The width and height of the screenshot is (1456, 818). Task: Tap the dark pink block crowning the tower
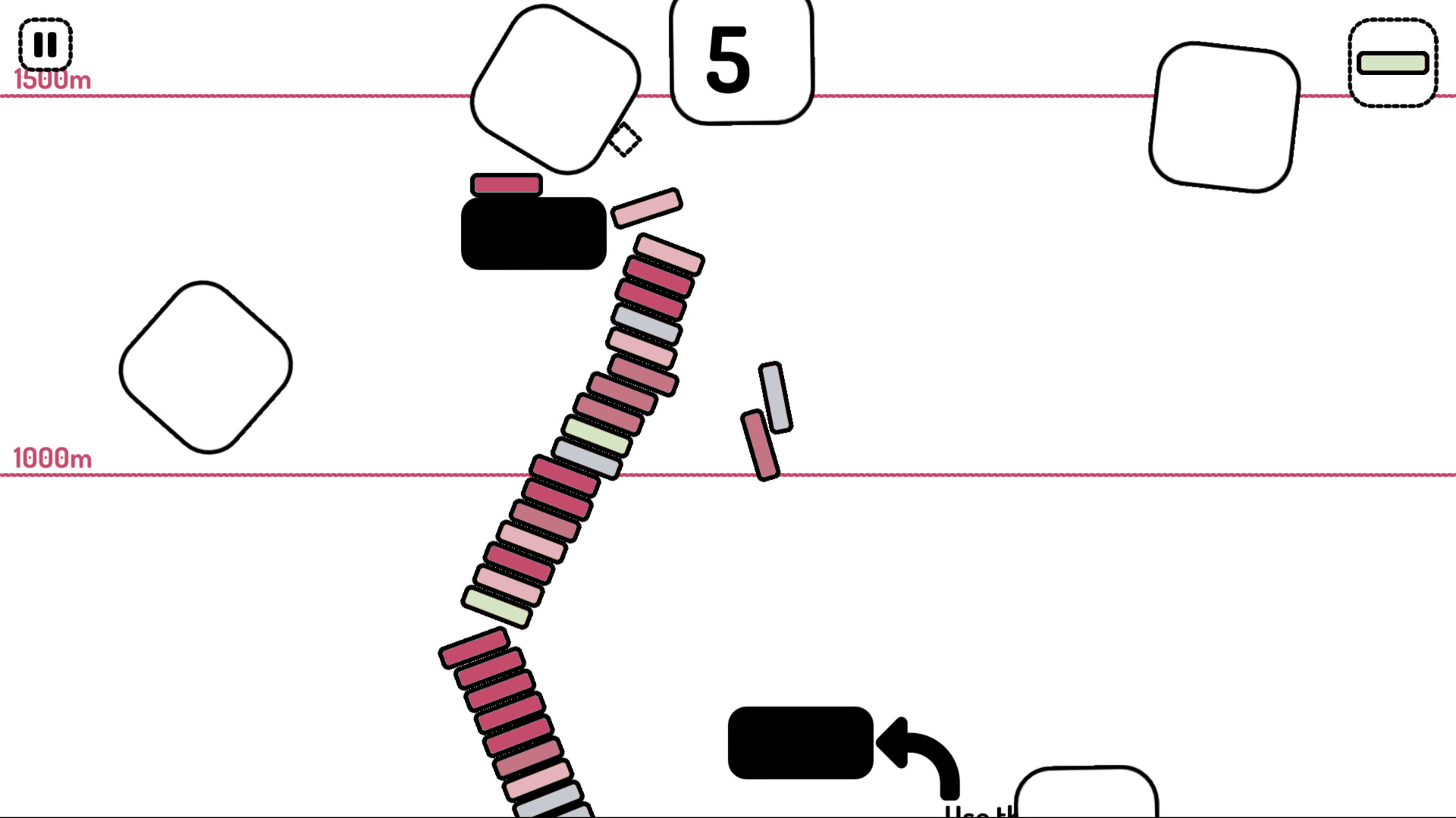(505, 183)
